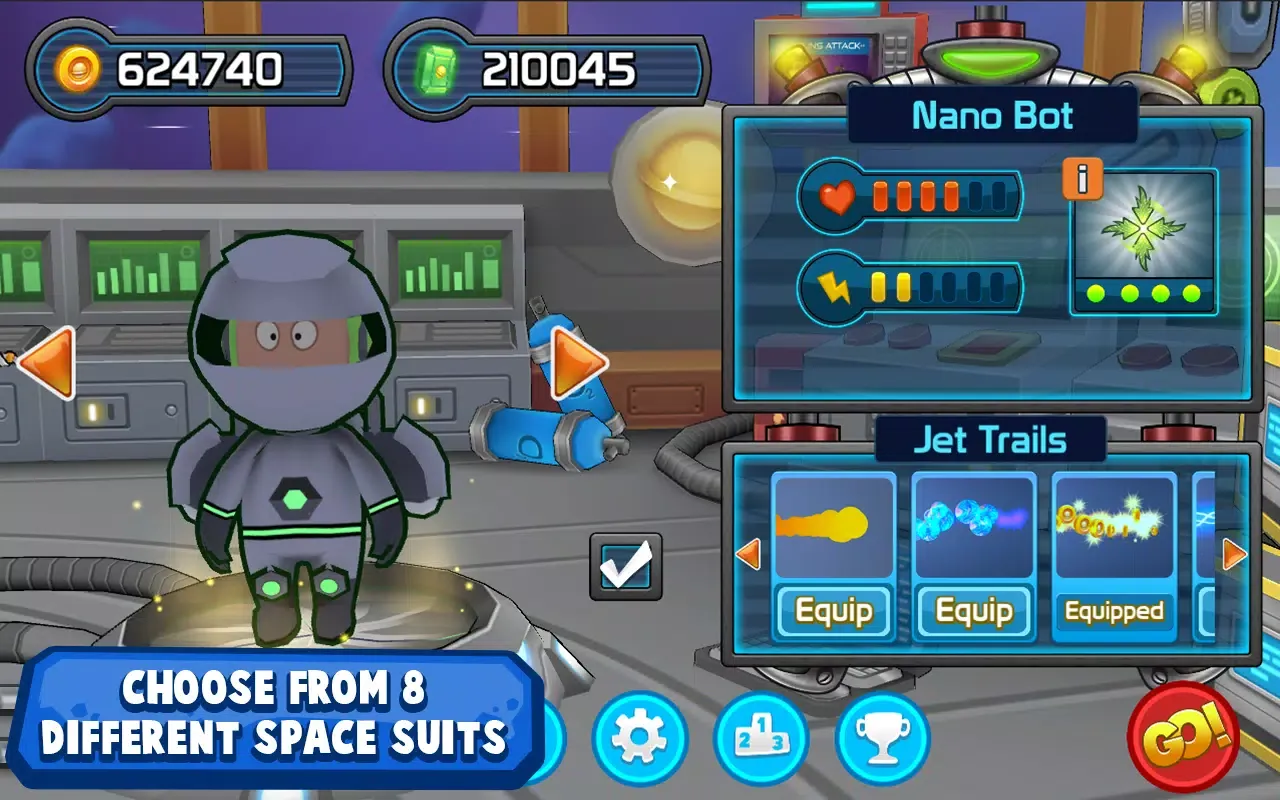
Task: Enable the first yellow dot upgrade indicator
Action: pos(880,286)
